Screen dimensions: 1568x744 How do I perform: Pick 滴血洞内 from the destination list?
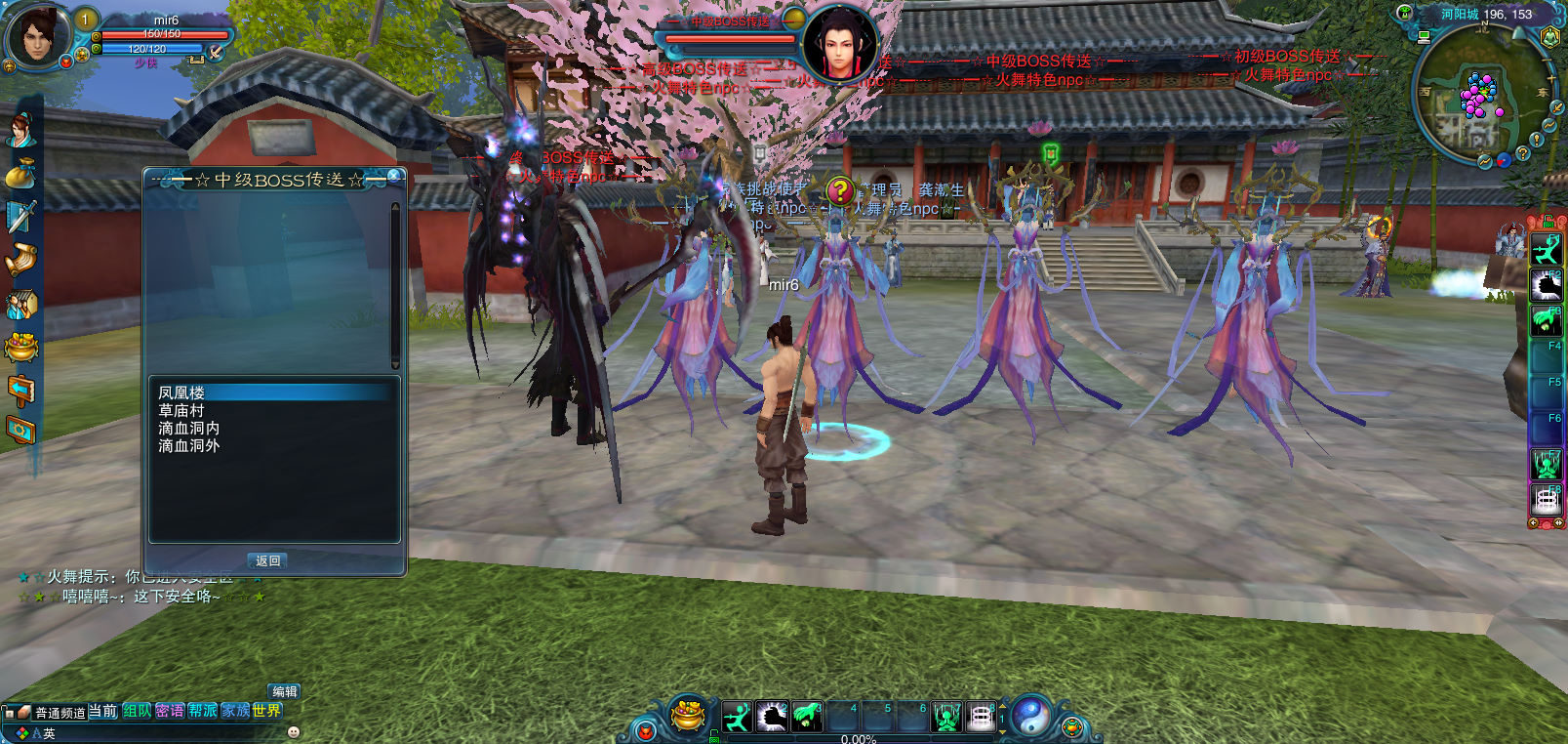click(x=189, y=428)
